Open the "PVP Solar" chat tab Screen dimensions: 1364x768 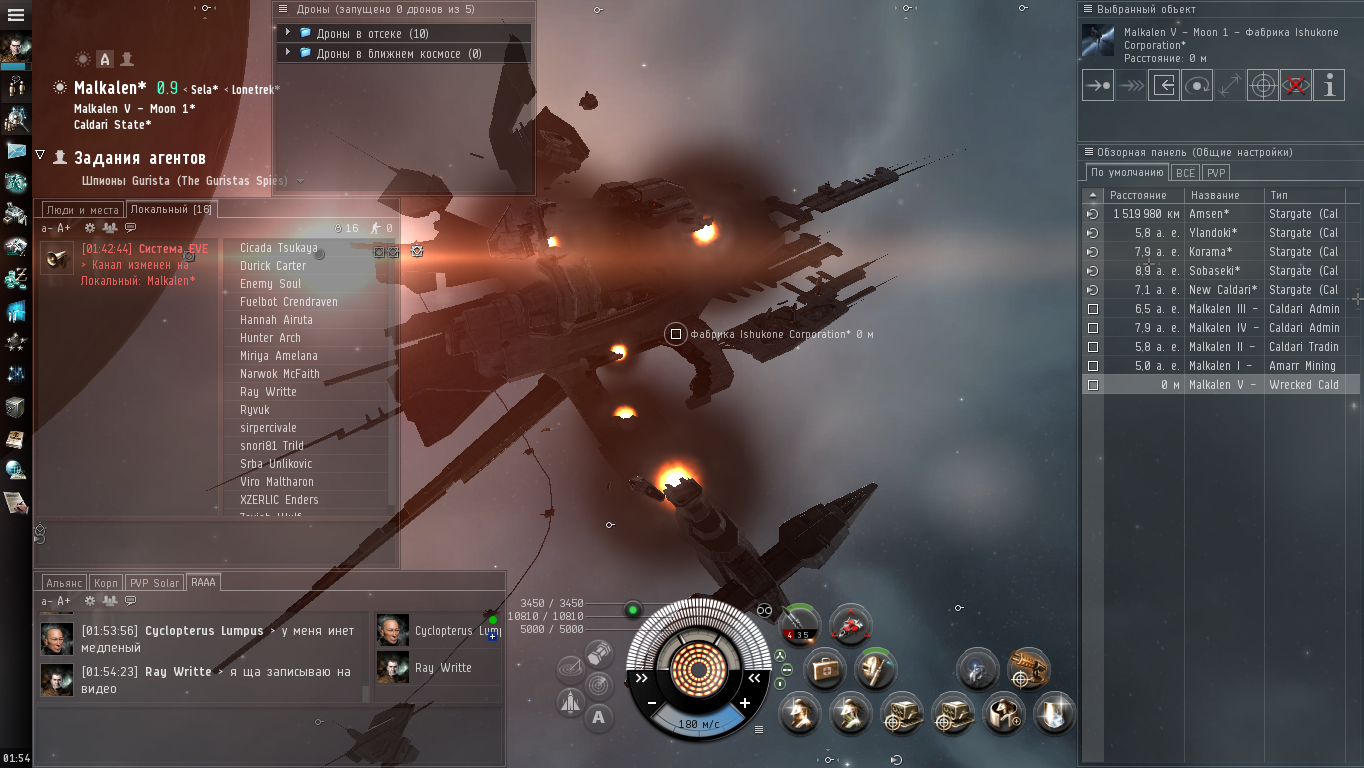(x=154, y=583)
